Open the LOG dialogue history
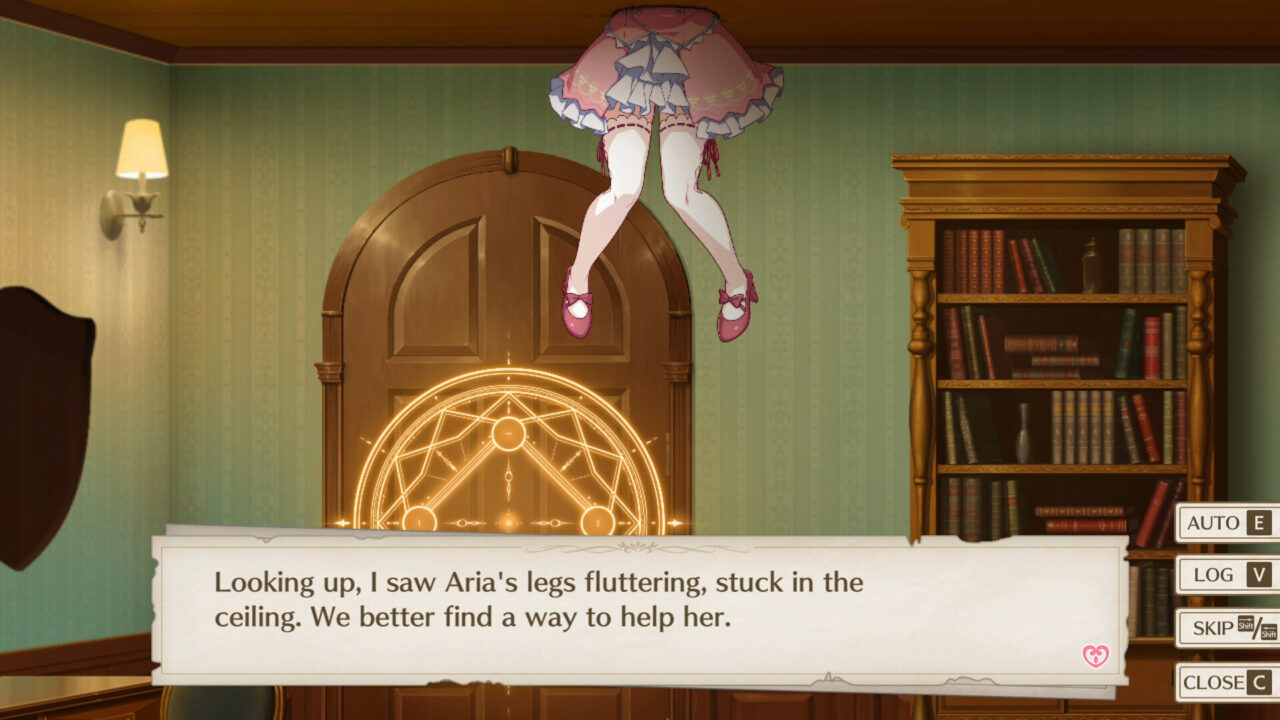This screenshot has height=720, width=1280. (1214, 575)
